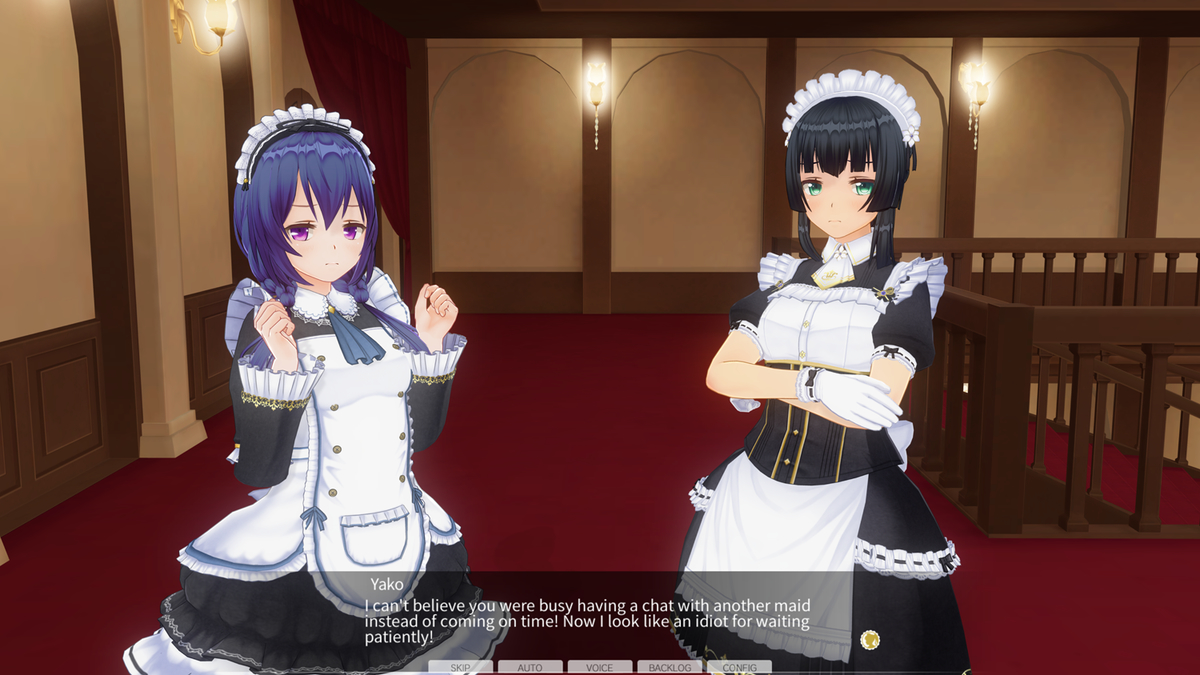Replay the line with the VOICE button
Screen dimensions: 1200x675
coord(600,667)
